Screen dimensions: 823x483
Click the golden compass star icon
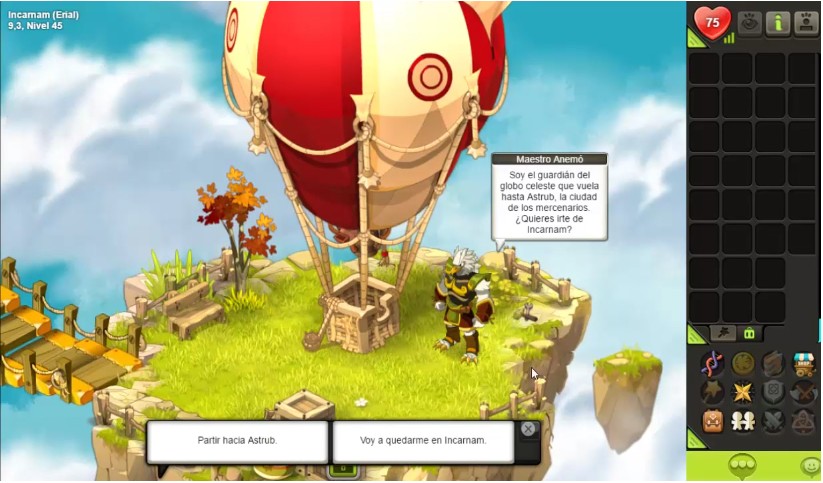pyautogui.click(x=743, y=392)
